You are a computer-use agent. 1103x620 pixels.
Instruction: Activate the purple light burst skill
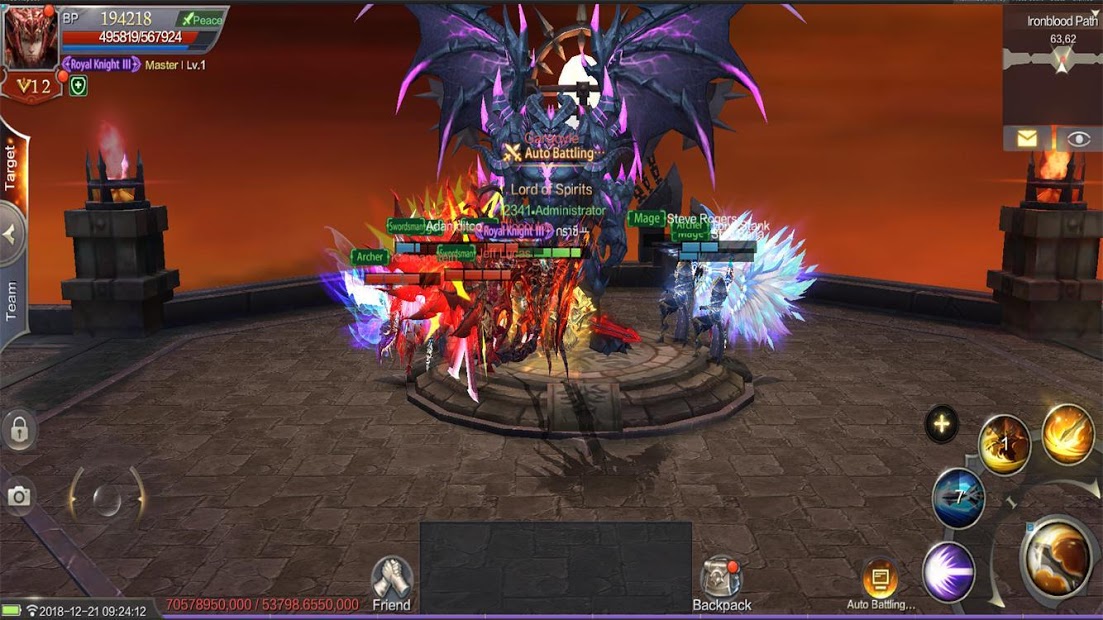948,571
